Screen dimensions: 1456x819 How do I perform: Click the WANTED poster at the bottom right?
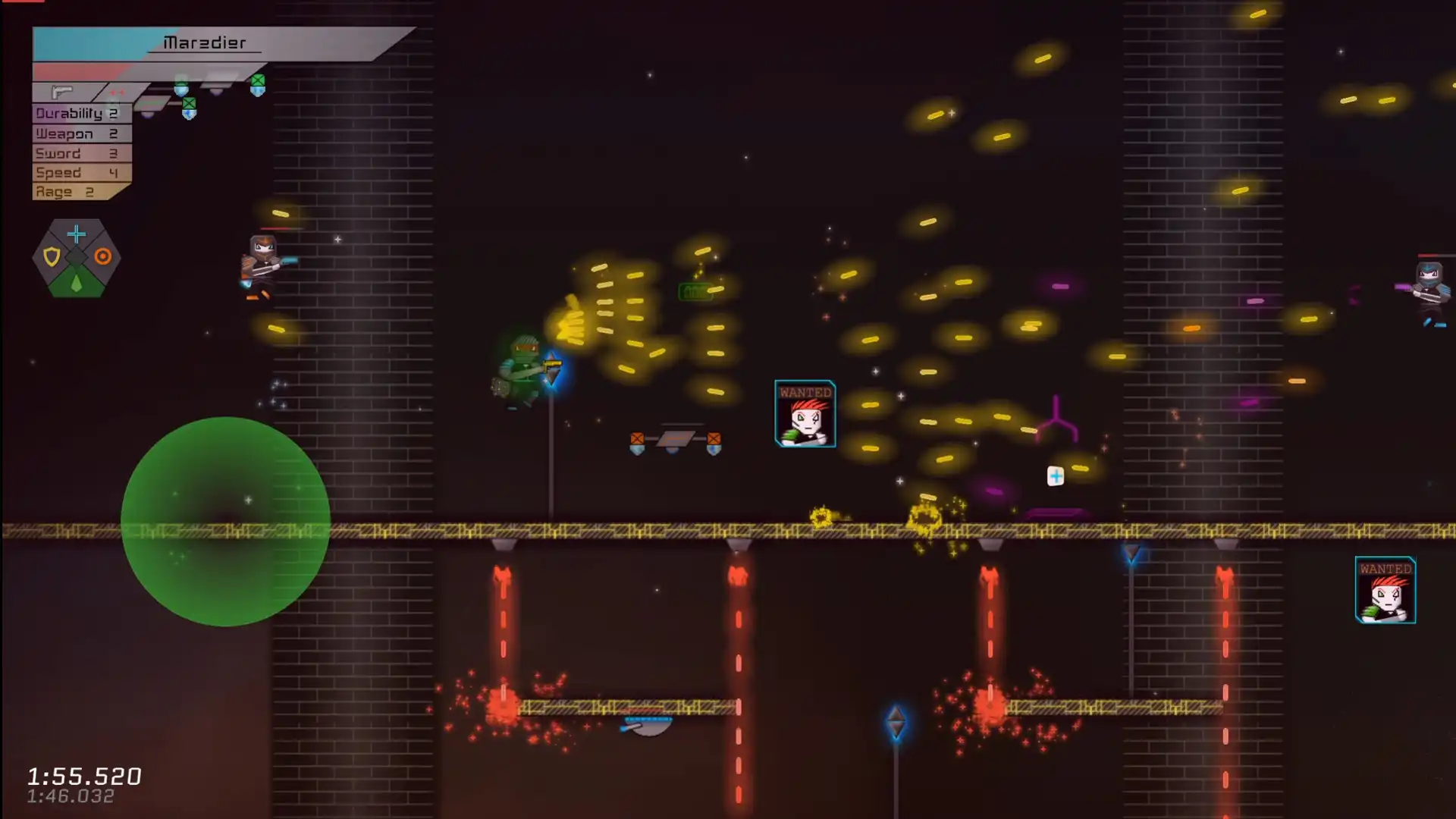pos(1385,591)
